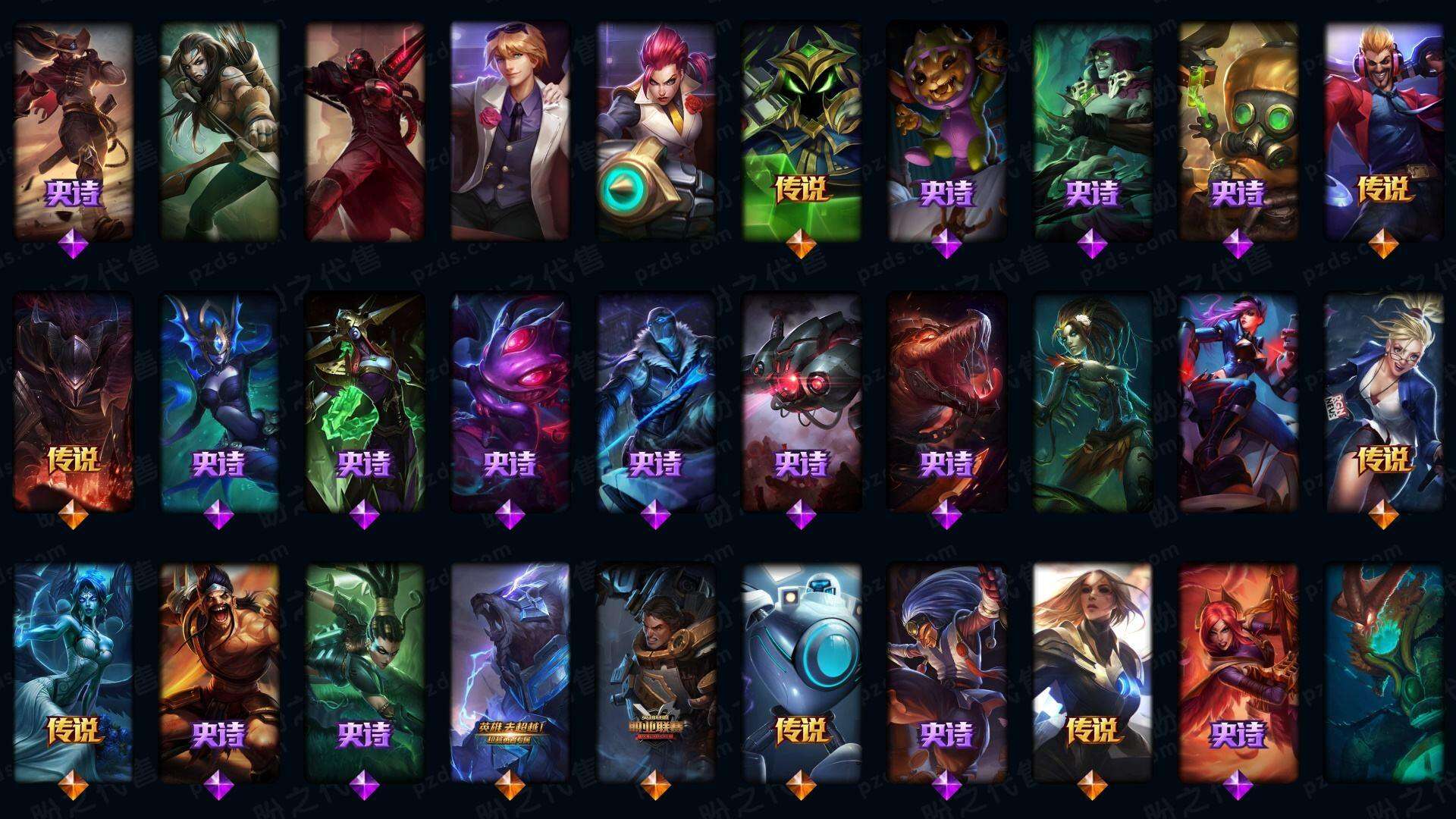1456x819 pixels.
Task: Choose the white and blue robot card
Action: [801, 671]
